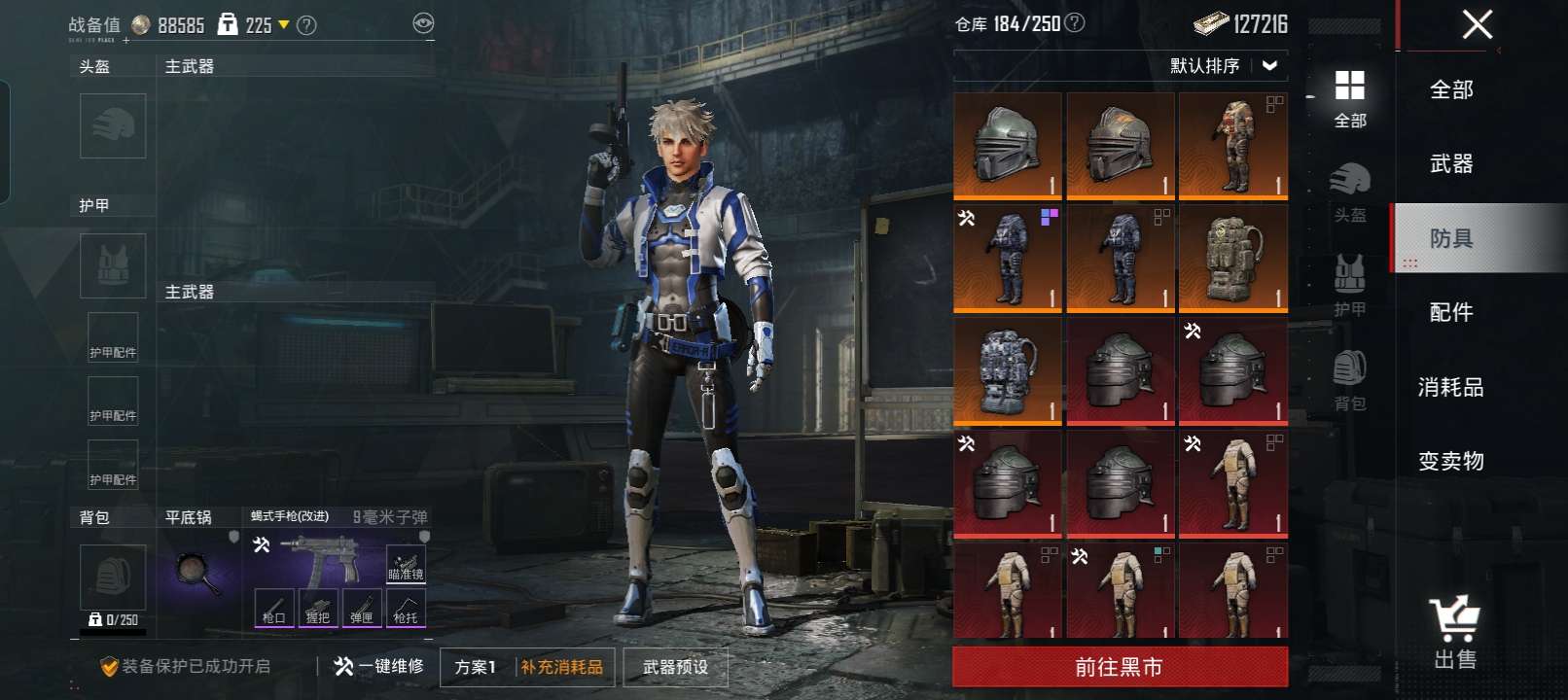The height and width of the screenshot is (700, 1568).
Task: Go to the black market via 前往黑市
Action: coord(1120,667)
